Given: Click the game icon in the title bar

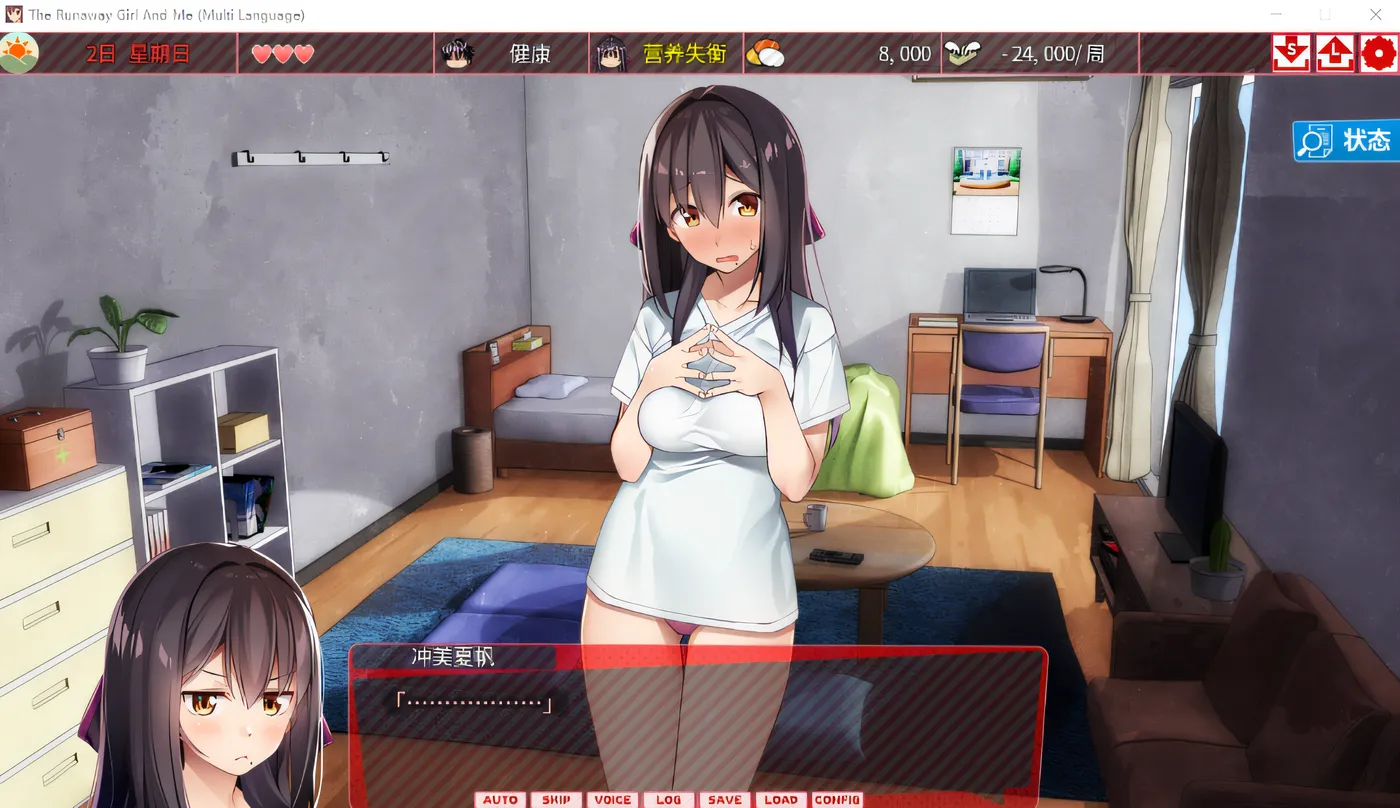Looking at the screenshot, I should (13, 13).
